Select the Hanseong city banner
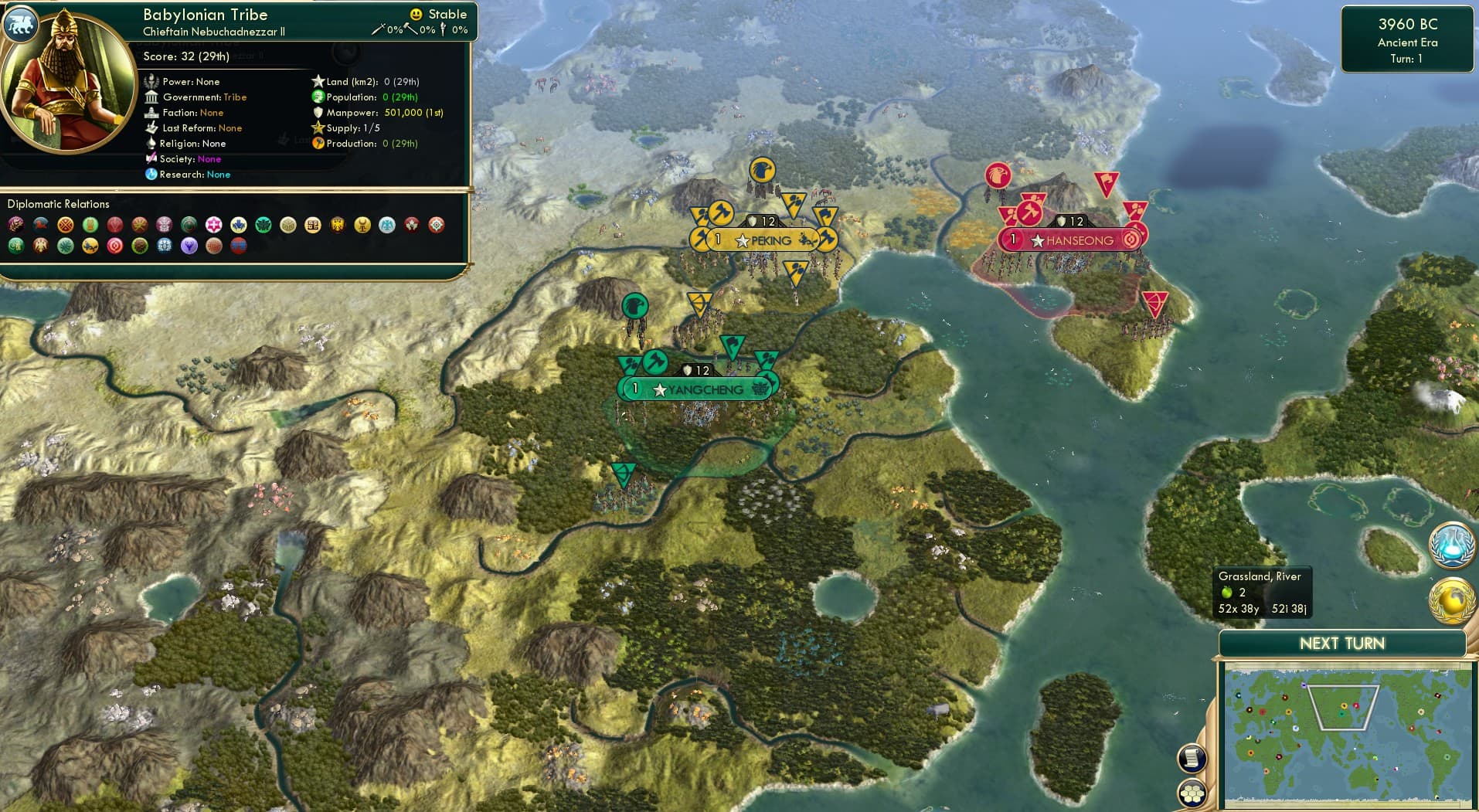The image size is (1479, 812). [x=1074, y=240]
